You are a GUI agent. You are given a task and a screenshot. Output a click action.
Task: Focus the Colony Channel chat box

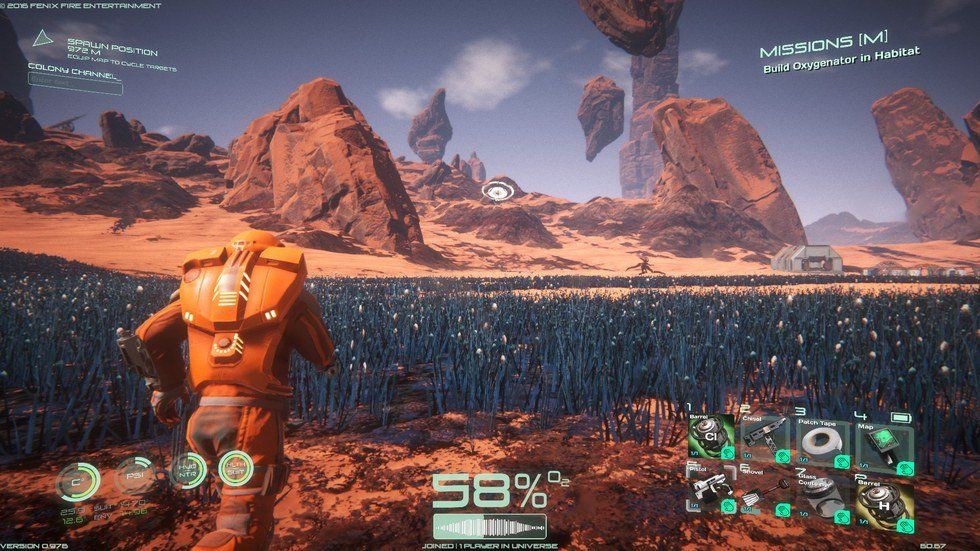pos(75,86)
